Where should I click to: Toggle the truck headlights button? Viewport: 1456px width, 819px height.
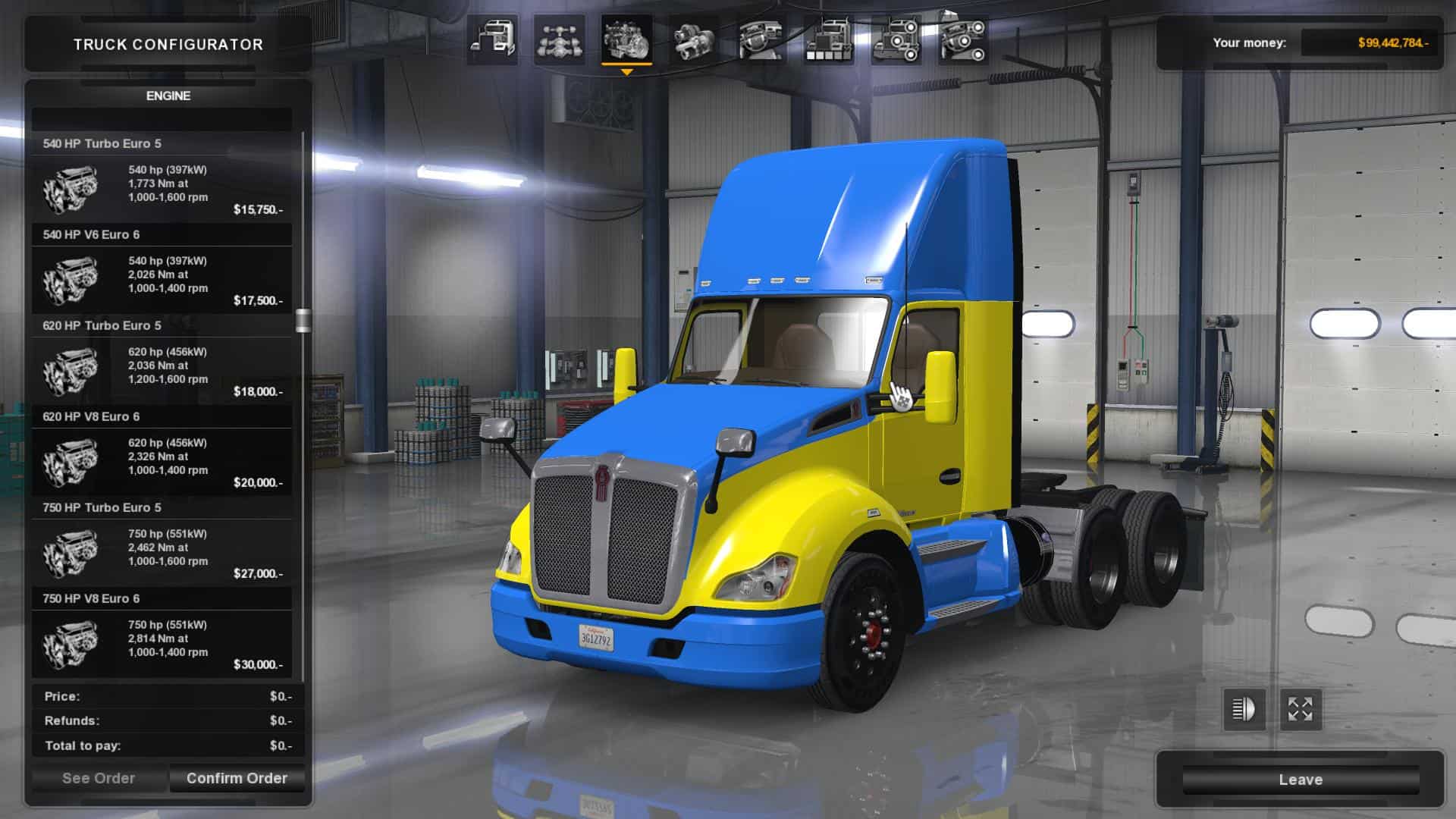point(1244,710)
